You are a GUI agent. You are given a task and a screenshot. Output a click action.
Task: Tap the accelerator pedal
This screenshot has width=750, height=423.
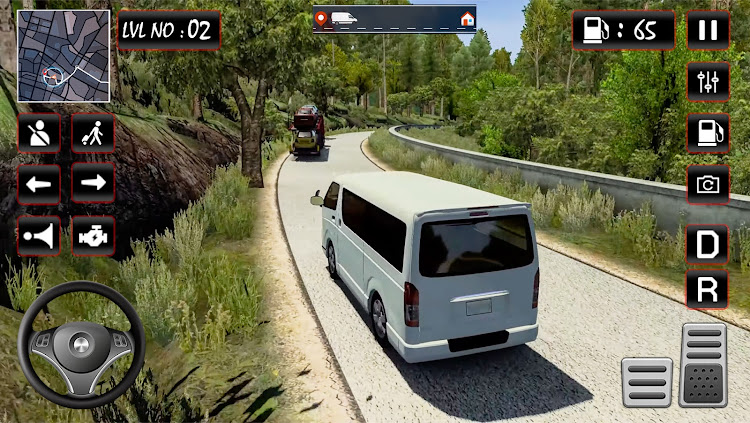pos(703,365)
